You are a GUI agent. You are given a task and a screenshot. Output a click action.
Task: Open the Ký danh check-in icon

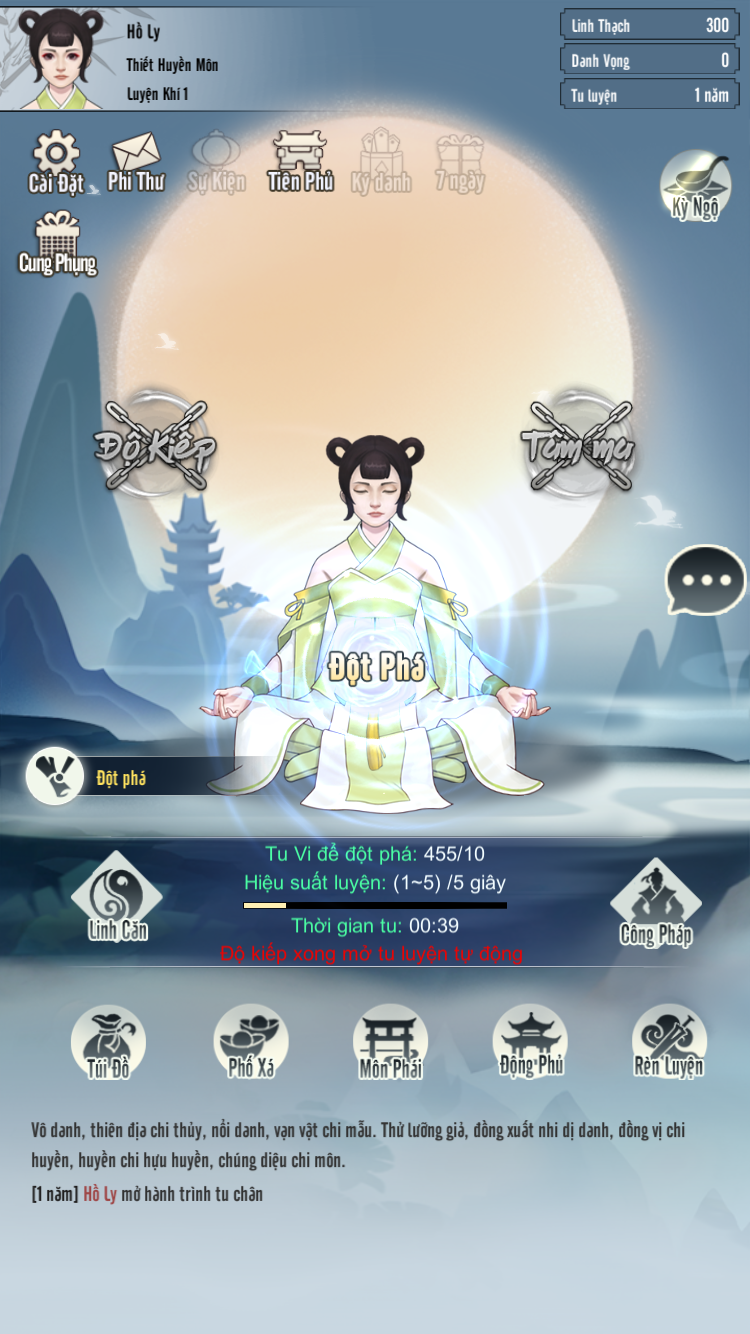click(381, 161)
